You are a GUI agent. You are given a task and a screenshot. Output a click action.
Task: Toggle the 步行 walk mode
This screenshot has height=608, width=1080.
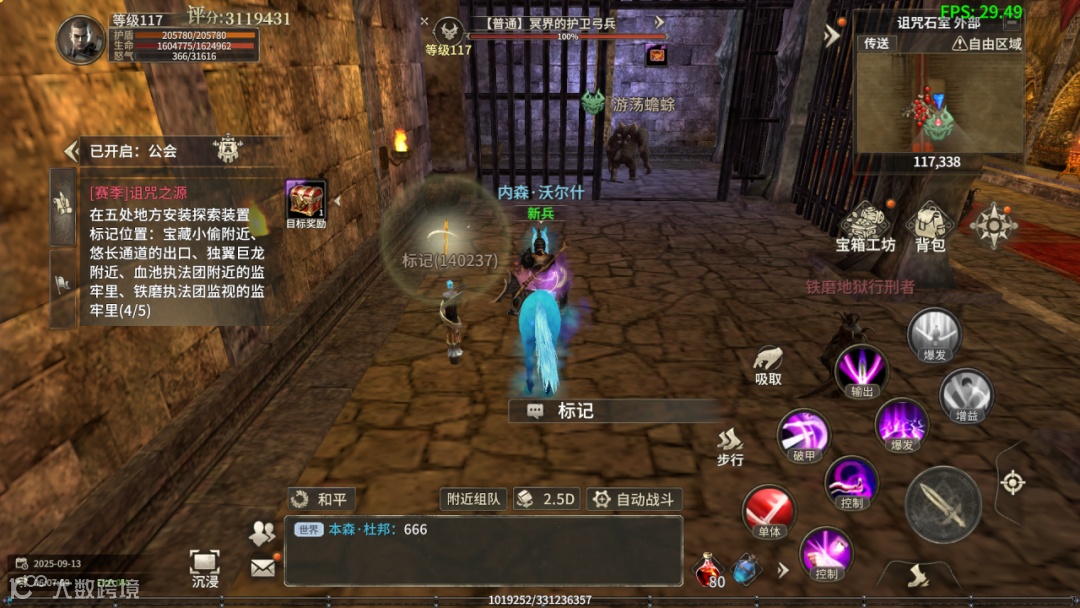click(x=731, y=445)
